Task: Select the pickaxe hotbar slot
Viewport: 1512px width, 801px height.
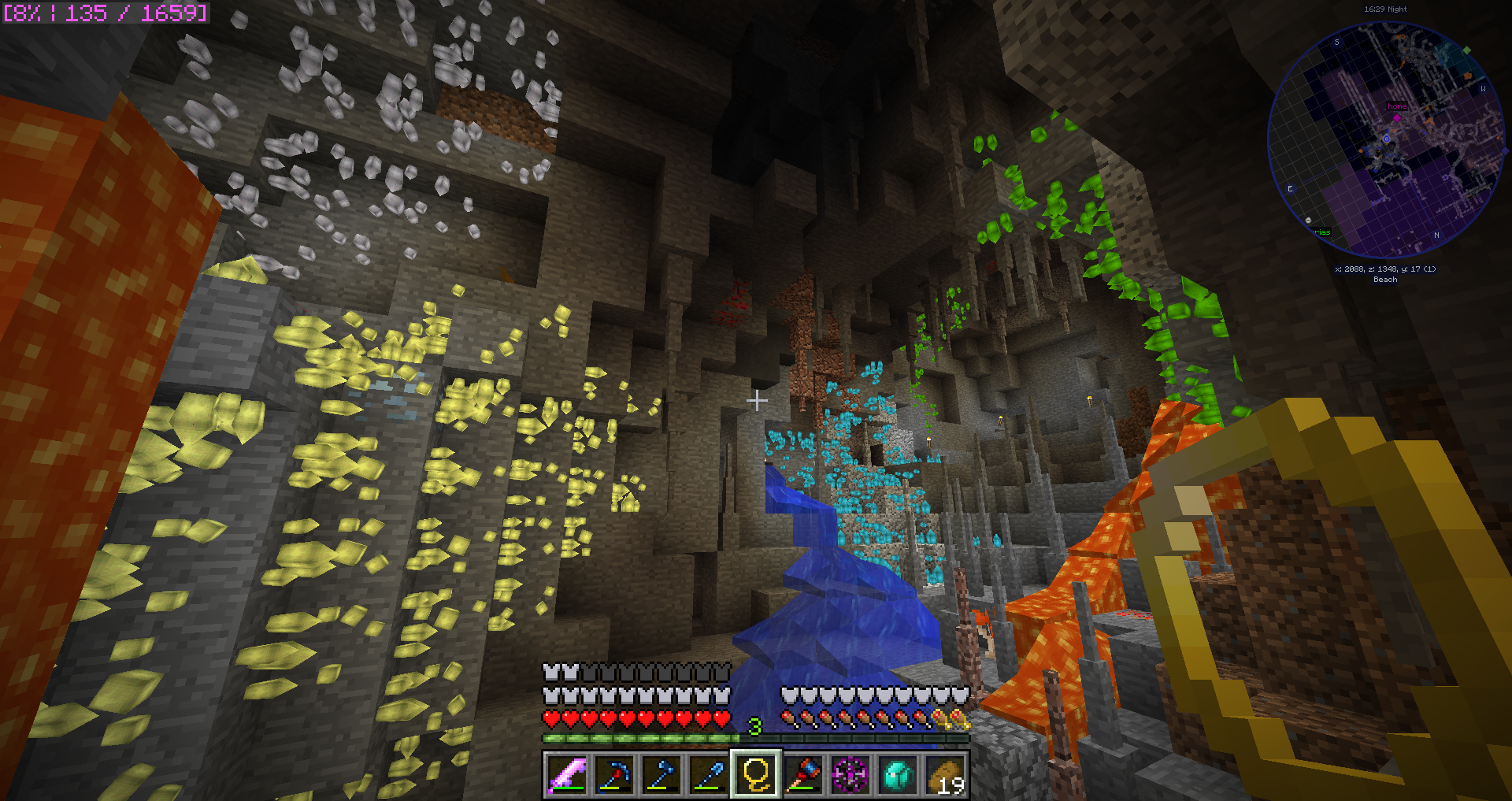Action: (x=614, y=774)
